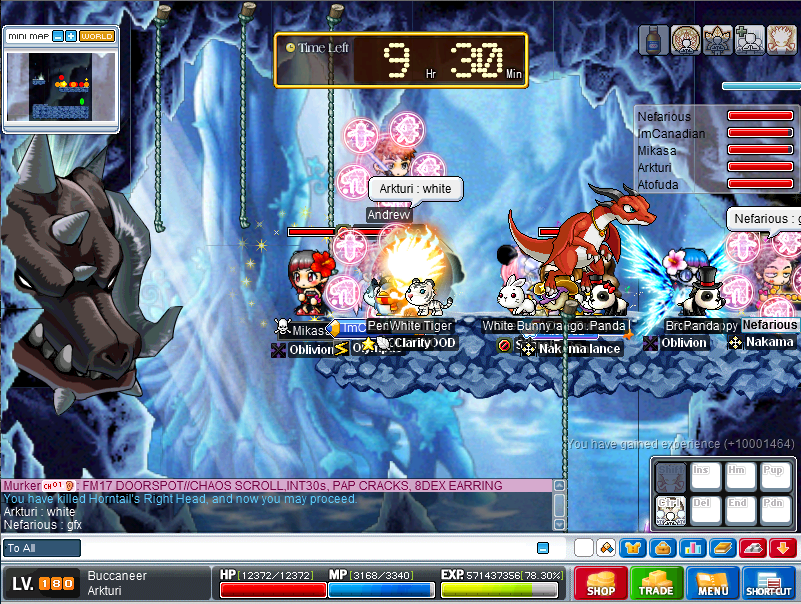The width and height of the screenshot is (801, 604).
Task: Select Atofuda in the party list
Action: [661, 184]
